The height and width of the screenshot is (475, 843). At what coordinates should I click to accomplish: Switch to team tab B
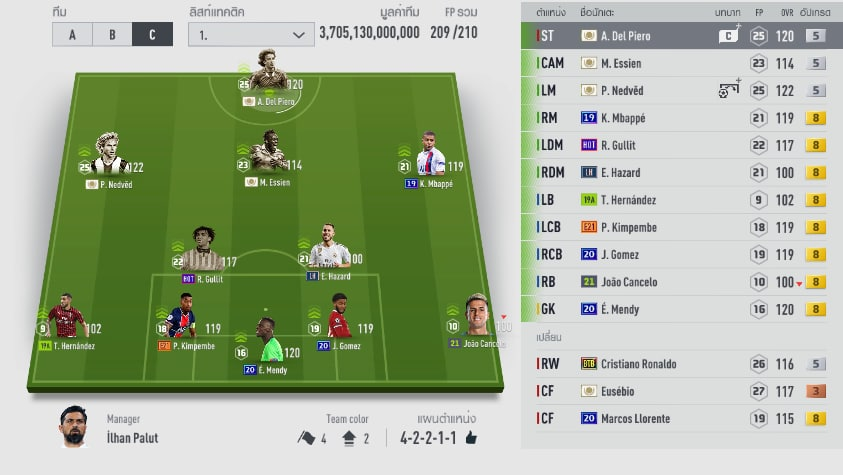[x=111, y=34]
